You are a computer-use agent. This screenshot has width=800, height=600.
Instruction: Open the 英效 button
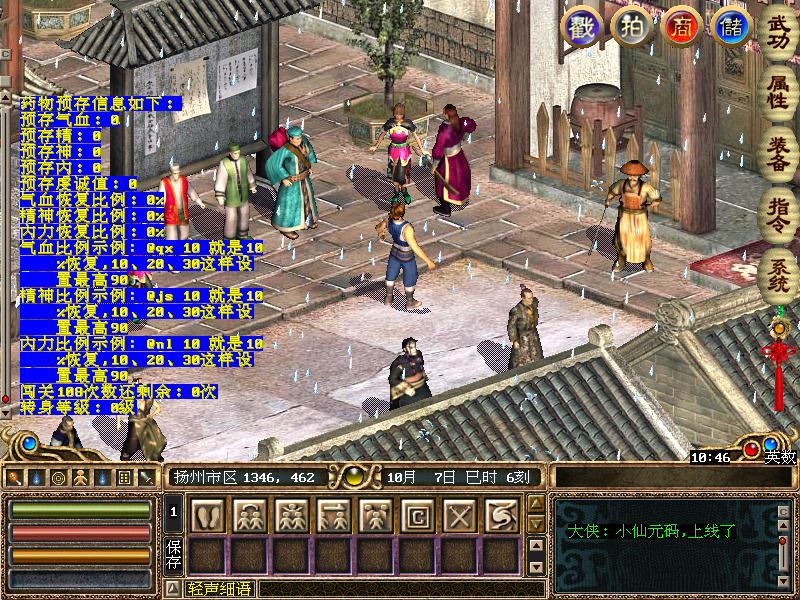click(781, 457)
